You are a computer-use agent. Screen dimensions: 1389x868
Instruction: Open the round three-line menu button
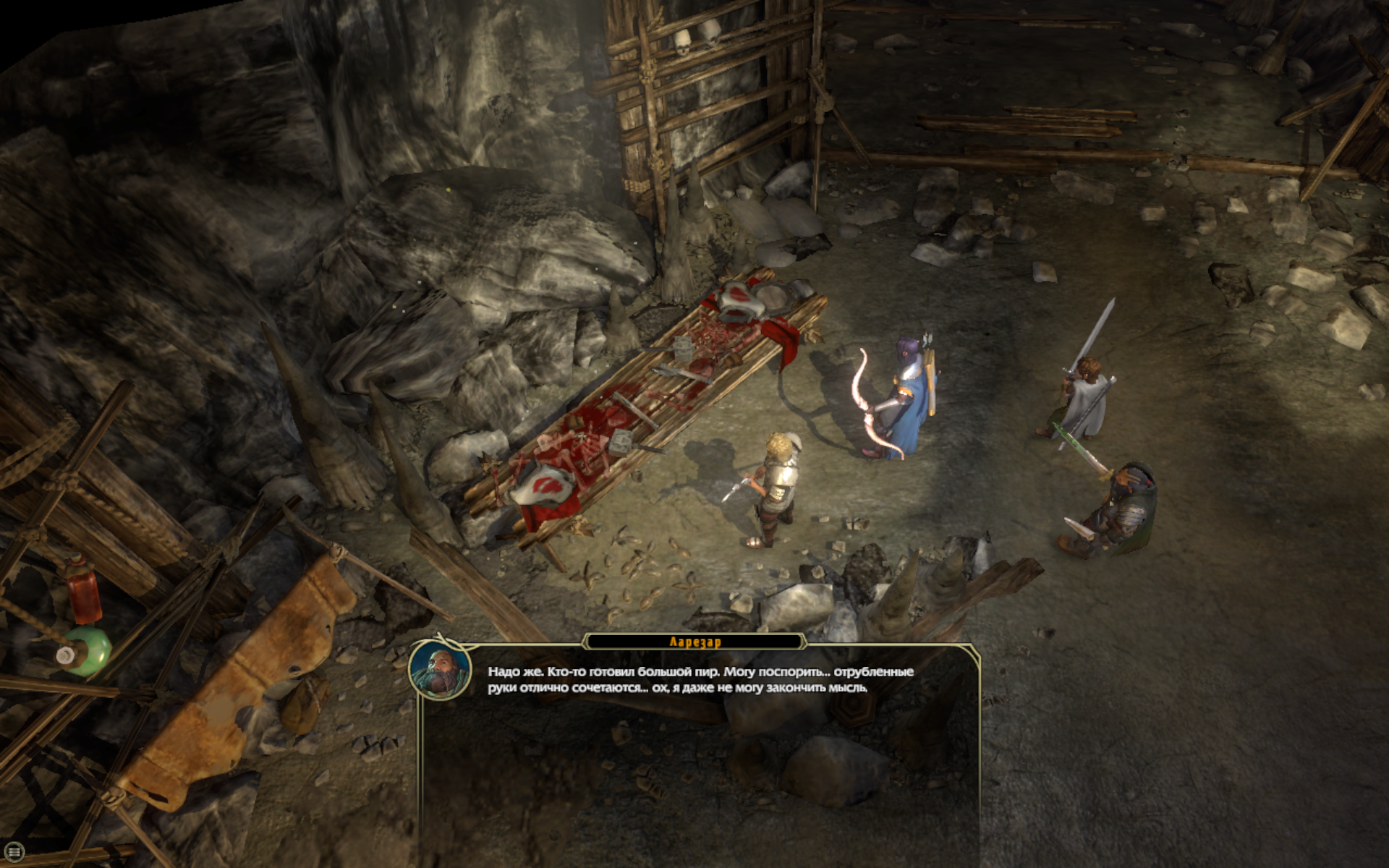pos(14,852)
